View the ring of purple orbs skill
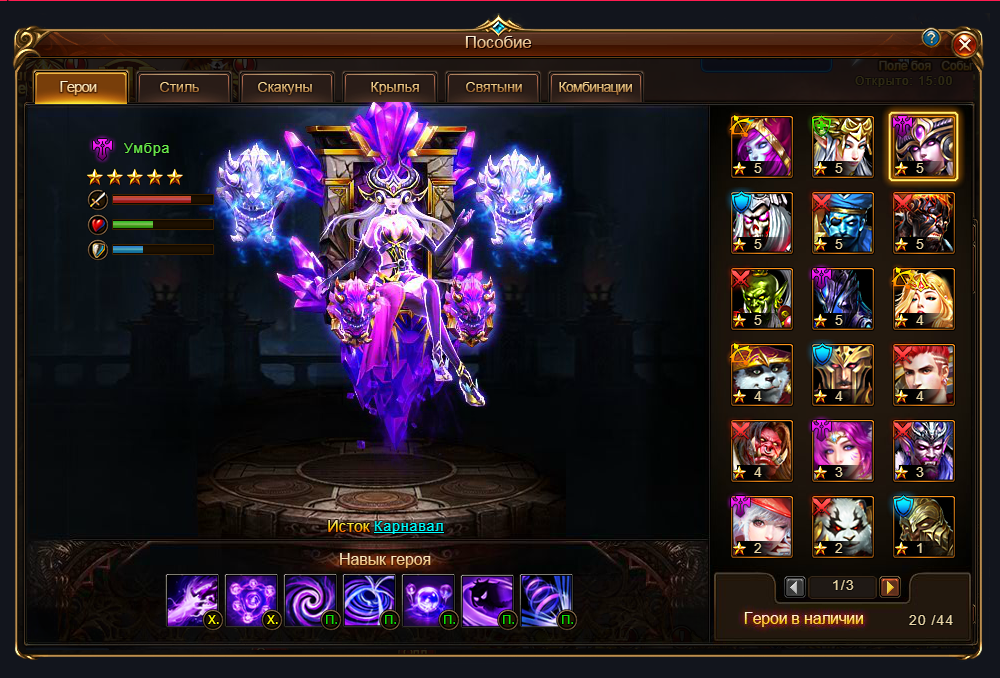Viewport: 1000px width, 678px height. click(x=251, y=600)
